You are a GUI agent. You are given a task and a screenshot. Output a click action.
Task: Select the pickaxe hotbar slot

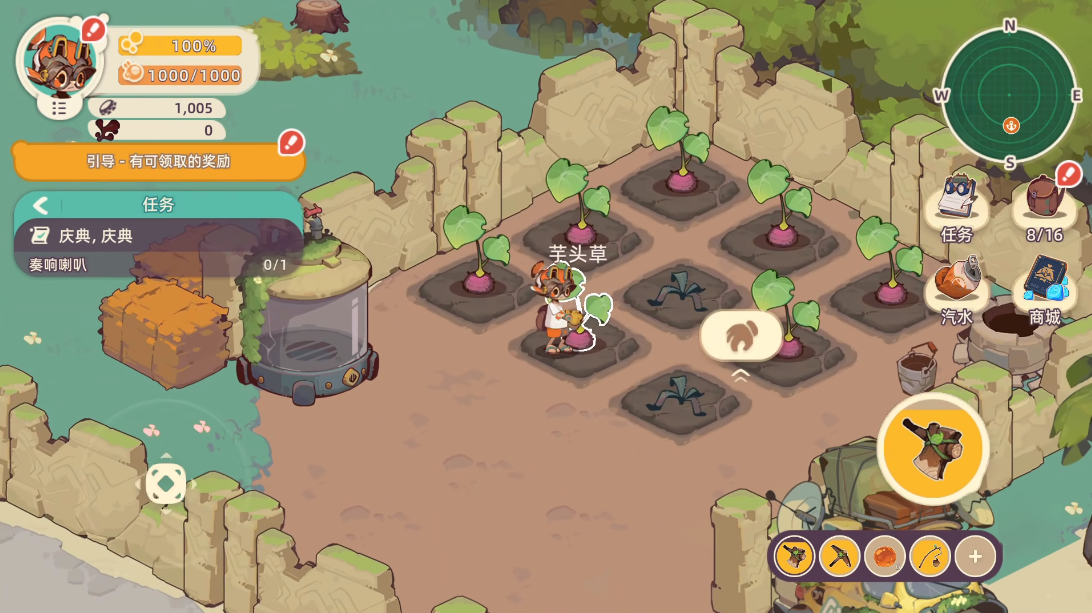(840, 556)
